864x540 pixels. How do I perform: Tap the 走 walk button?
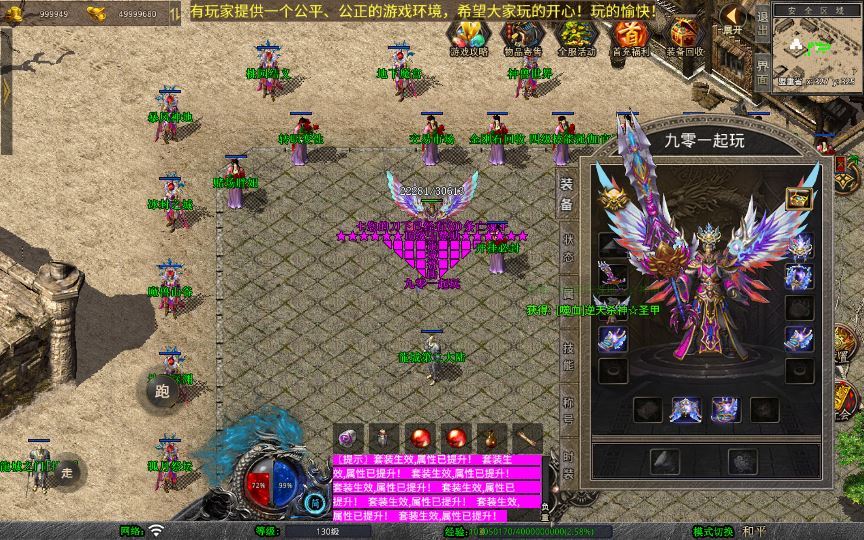click(x=67, y=470)
